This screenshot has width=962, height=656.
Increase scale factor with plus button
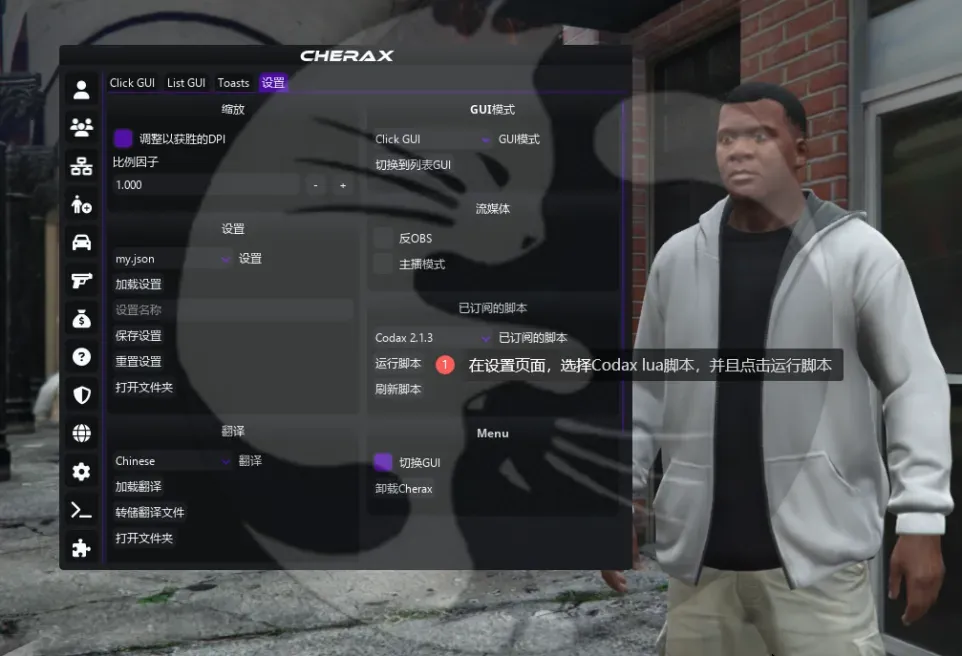(342, 185)
